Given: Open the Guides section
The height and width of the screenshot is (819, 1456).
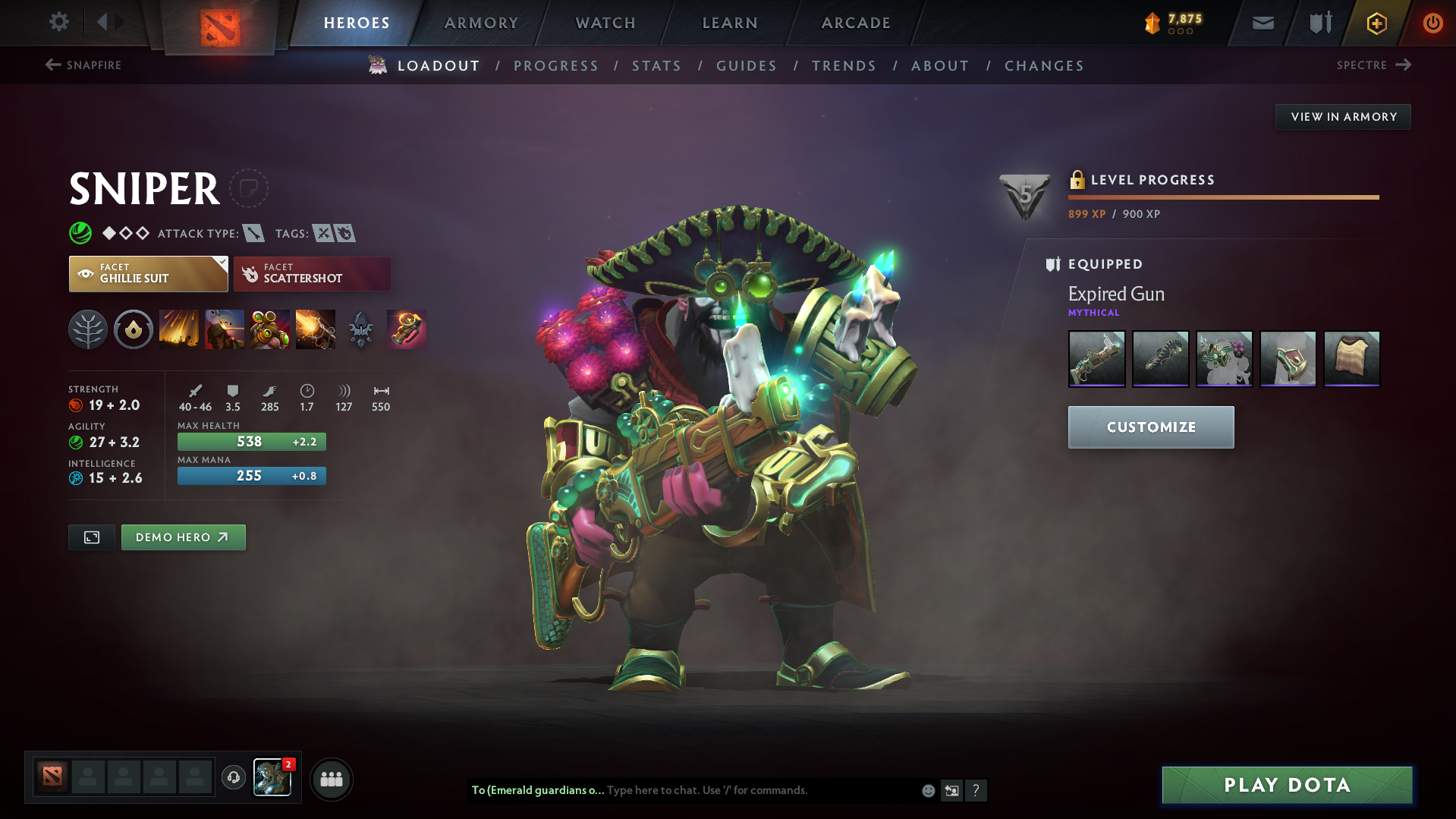Looking at the screenshot, I should click(x=747, y=66).
